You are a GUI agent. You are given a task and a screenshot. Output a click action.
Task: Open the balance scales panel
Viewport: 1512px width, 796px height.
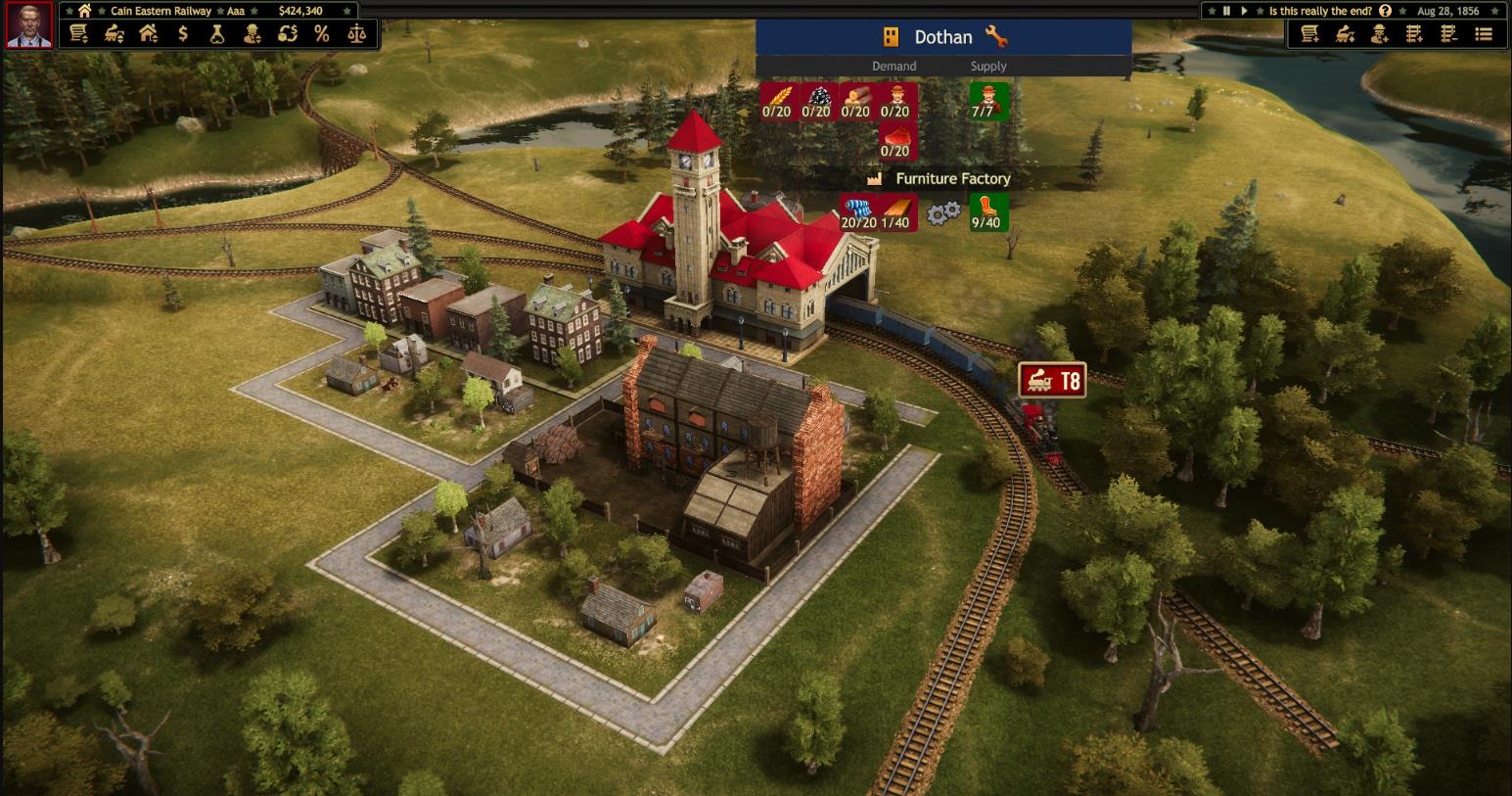point(356,33)
